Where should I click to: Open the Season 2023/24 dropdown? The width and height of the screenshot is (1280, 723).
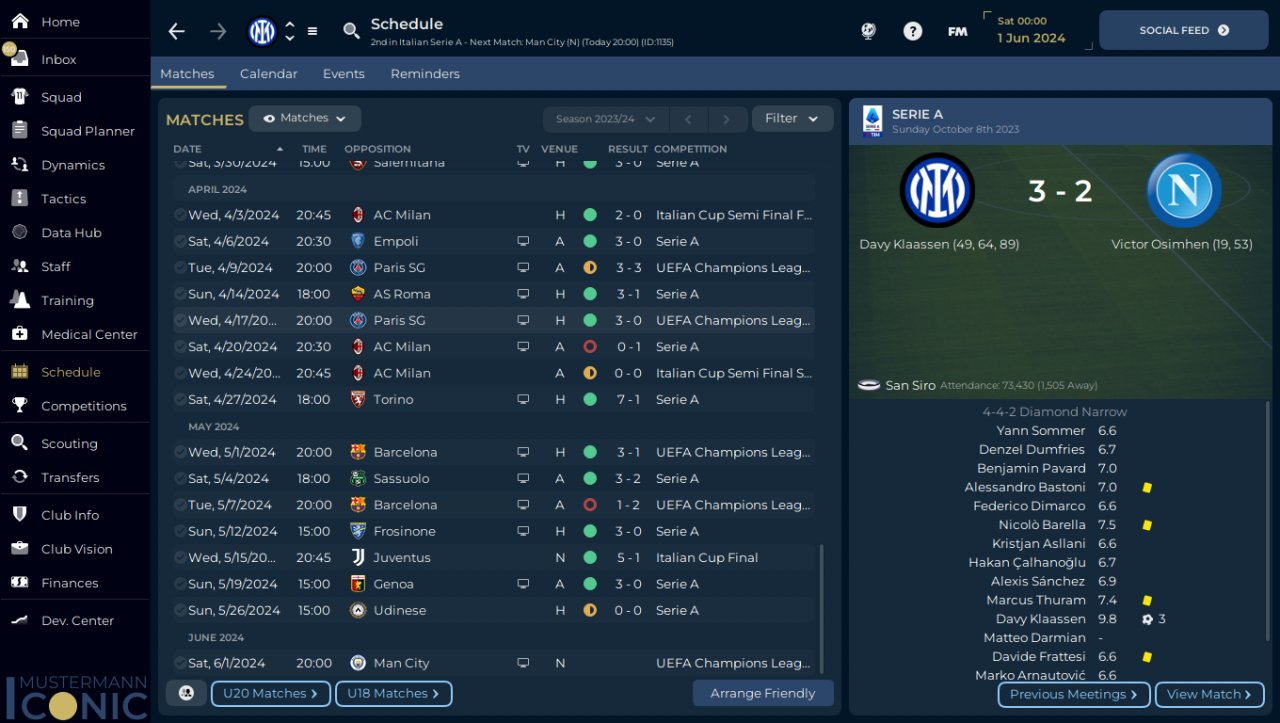click(x=604, y=119)
